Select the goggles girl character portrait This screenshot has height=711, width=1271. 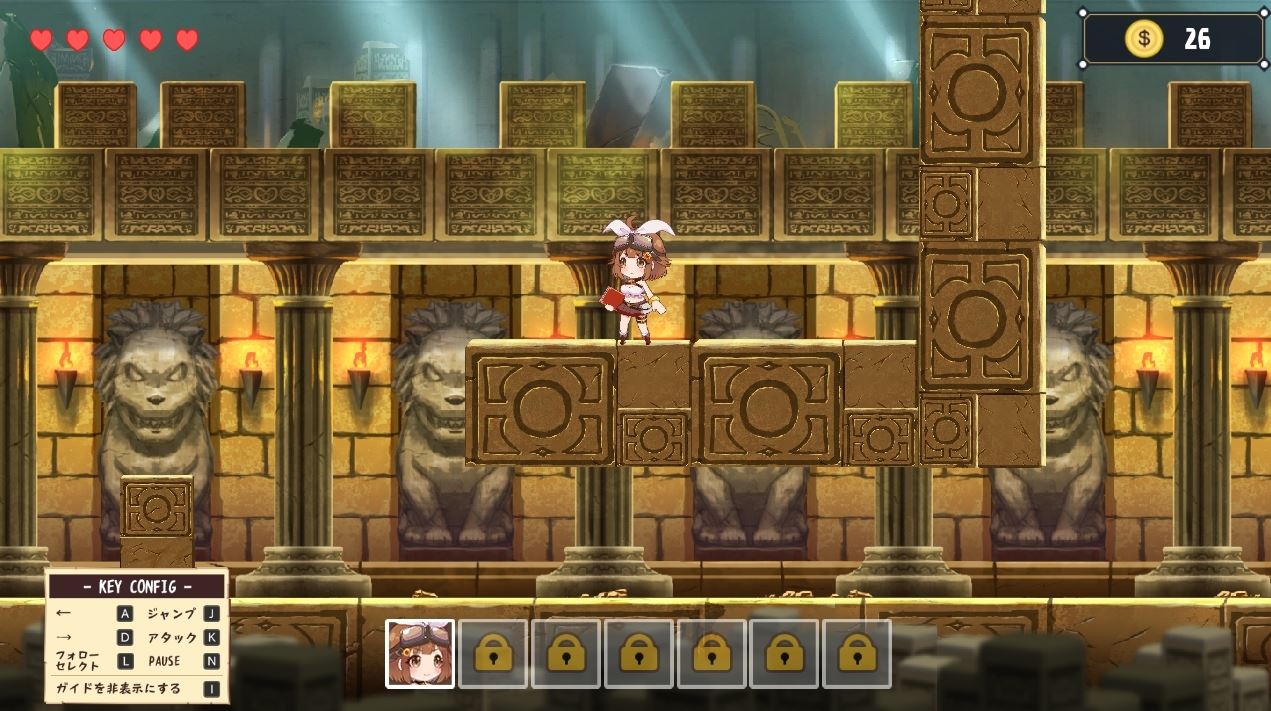pyautogui.click(x=420, y=653)
